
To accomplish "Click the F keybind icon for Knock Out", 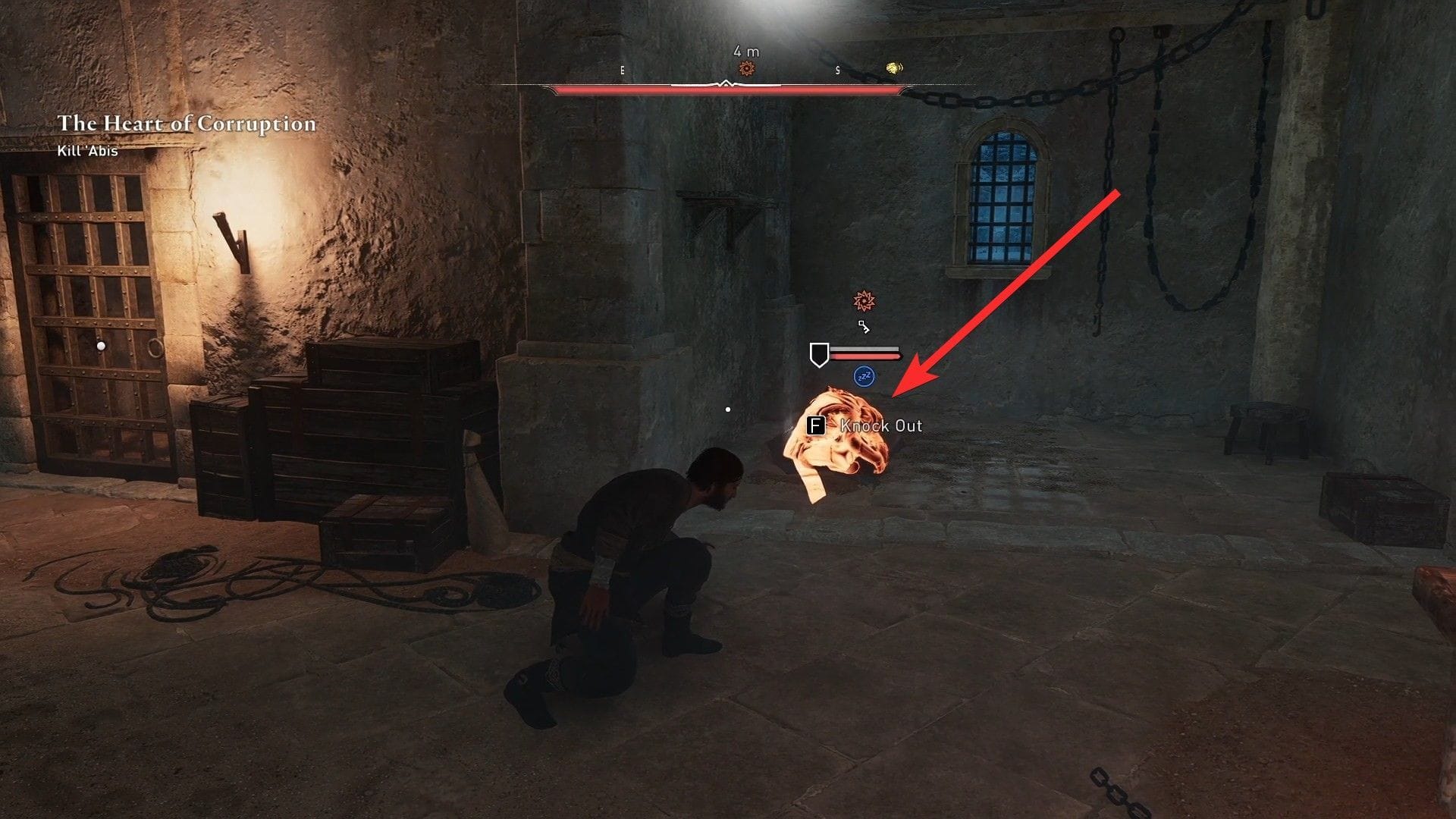I will [815, 426].
